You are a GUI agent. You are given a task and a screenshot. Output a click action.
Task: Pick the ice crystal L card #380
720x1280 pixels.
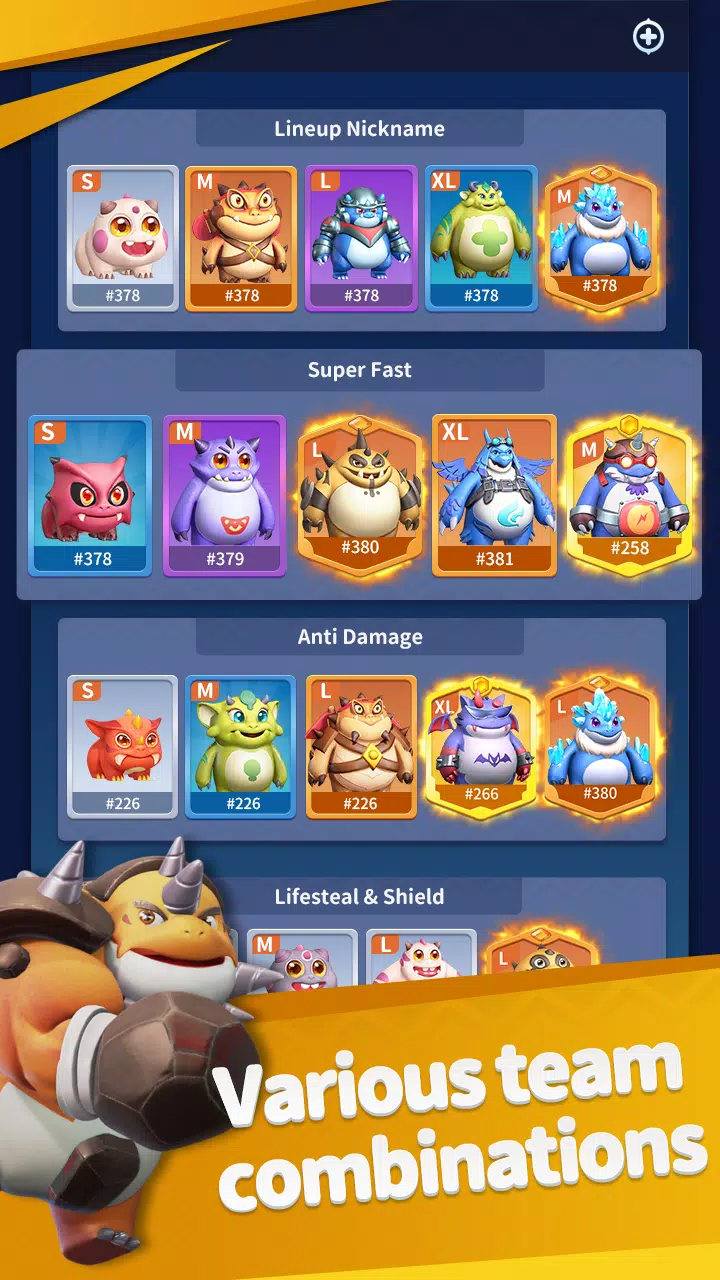[600, 745]
